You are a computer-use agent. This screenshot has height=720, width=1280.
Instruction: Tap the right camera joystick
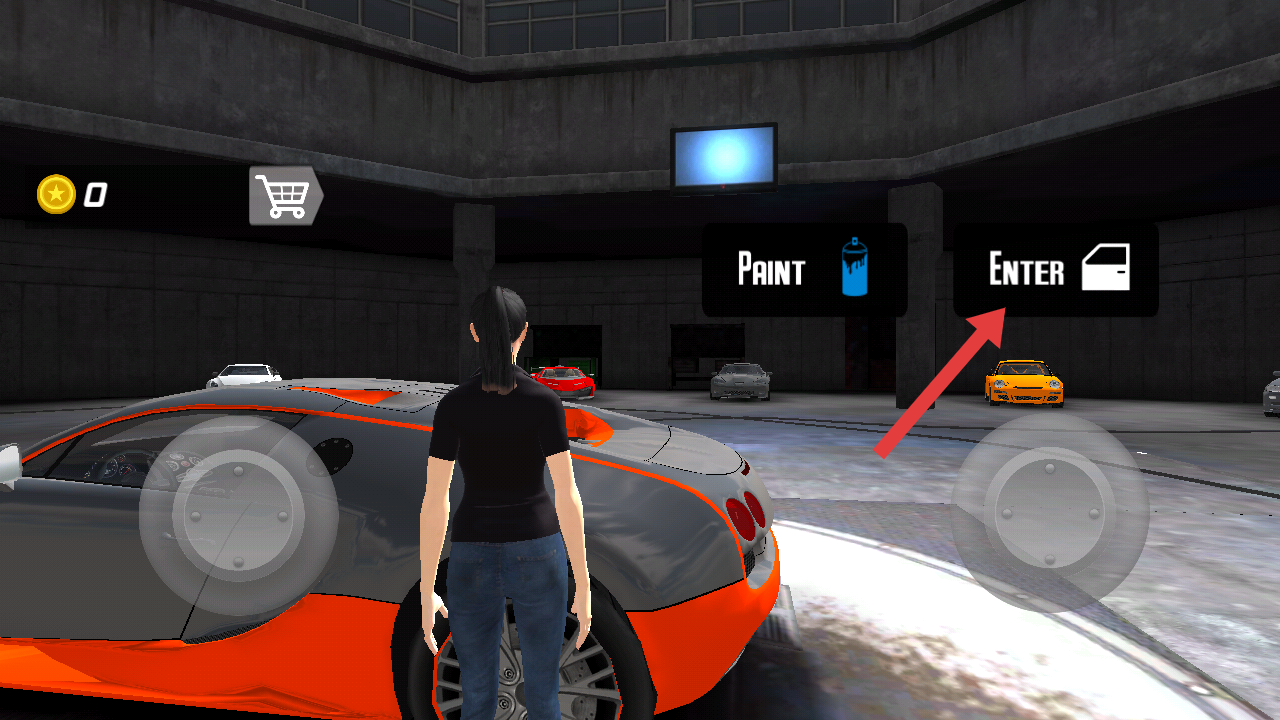tap(1049, 512)
